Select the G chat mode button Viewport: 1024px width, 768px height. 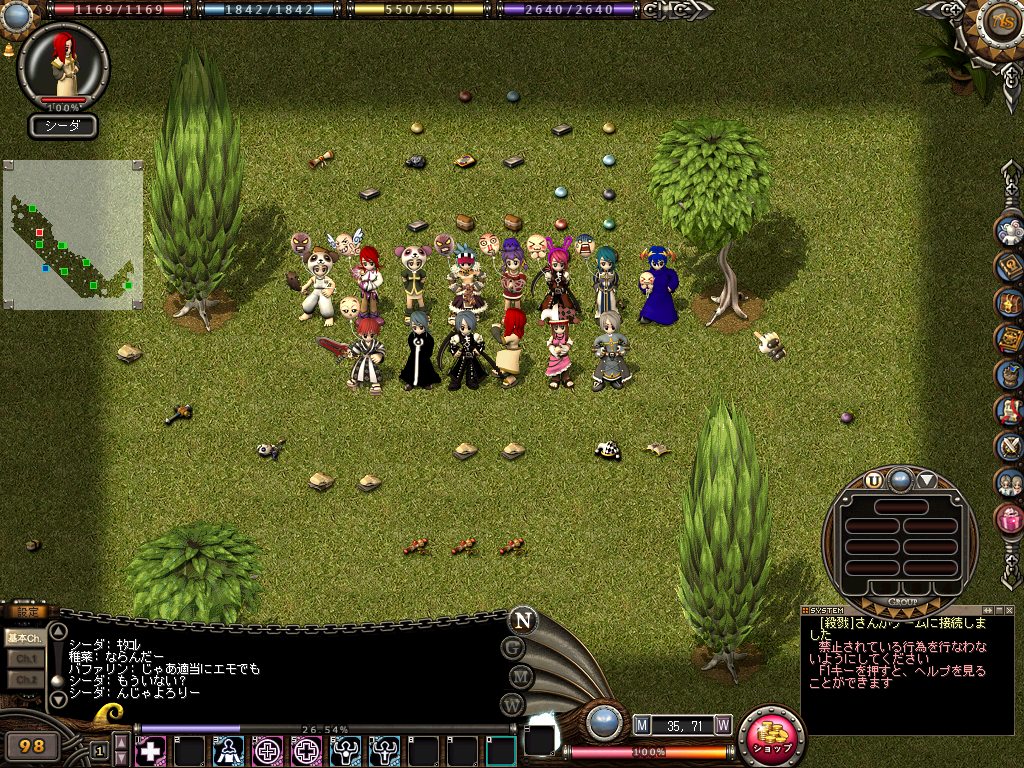pos(516,648)
